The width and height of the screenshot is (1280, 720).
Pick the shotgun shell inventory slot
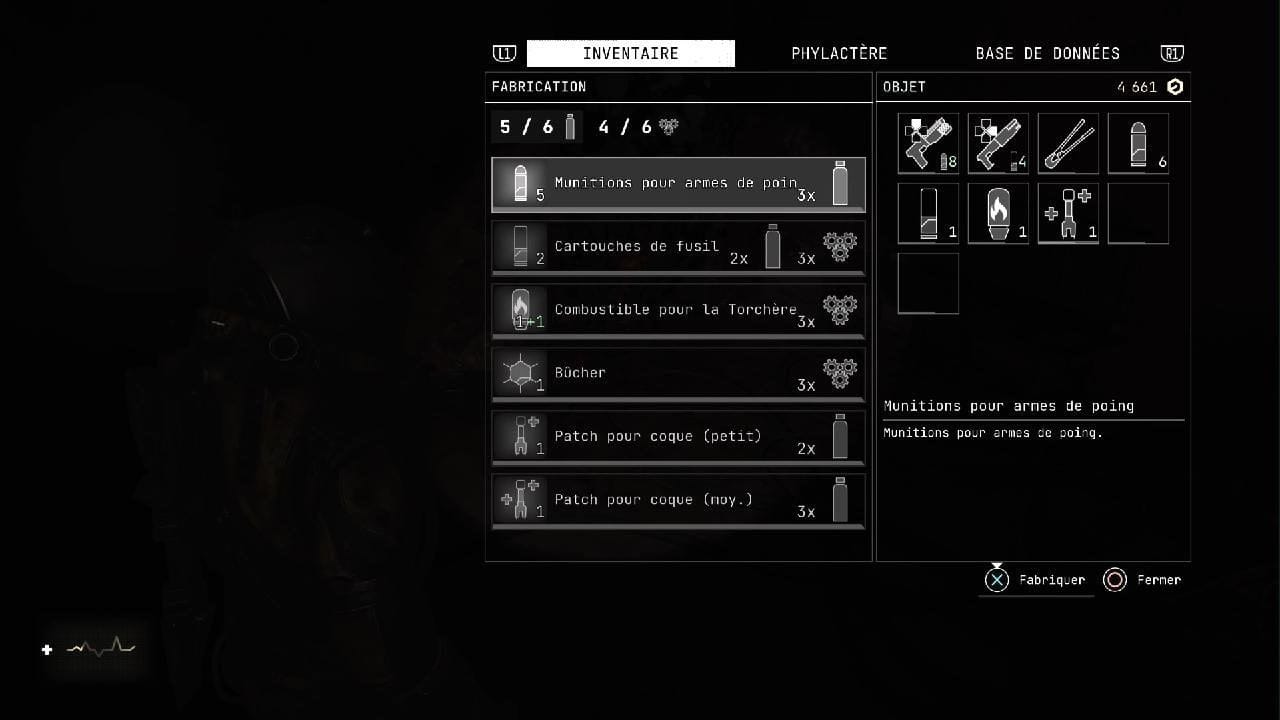pyautogui.click(x=928, y=213)
